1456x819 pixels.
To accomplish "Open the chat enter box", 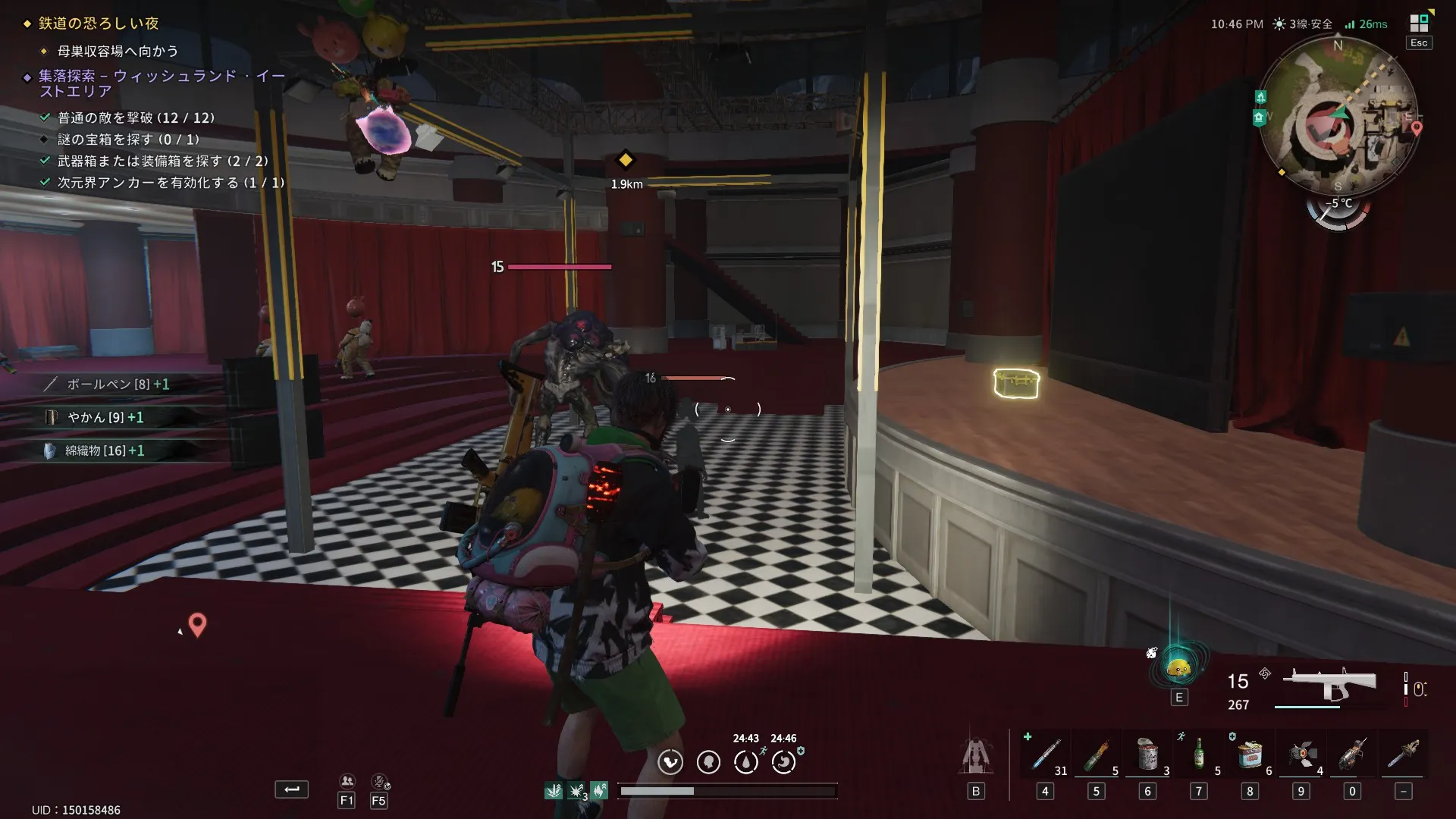I will (291, 789).
